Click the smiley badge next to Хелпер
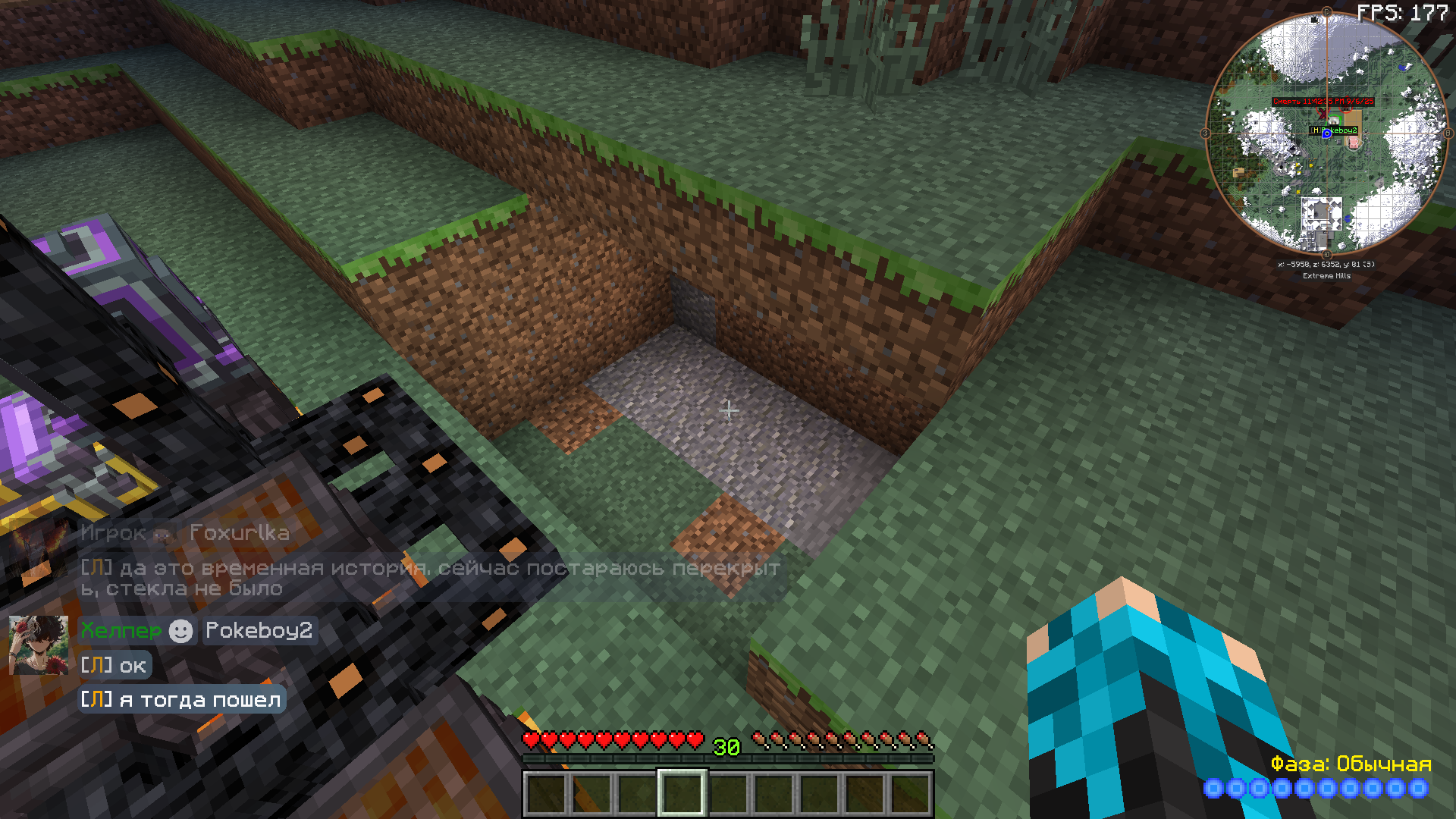 [x=180, y=631]
